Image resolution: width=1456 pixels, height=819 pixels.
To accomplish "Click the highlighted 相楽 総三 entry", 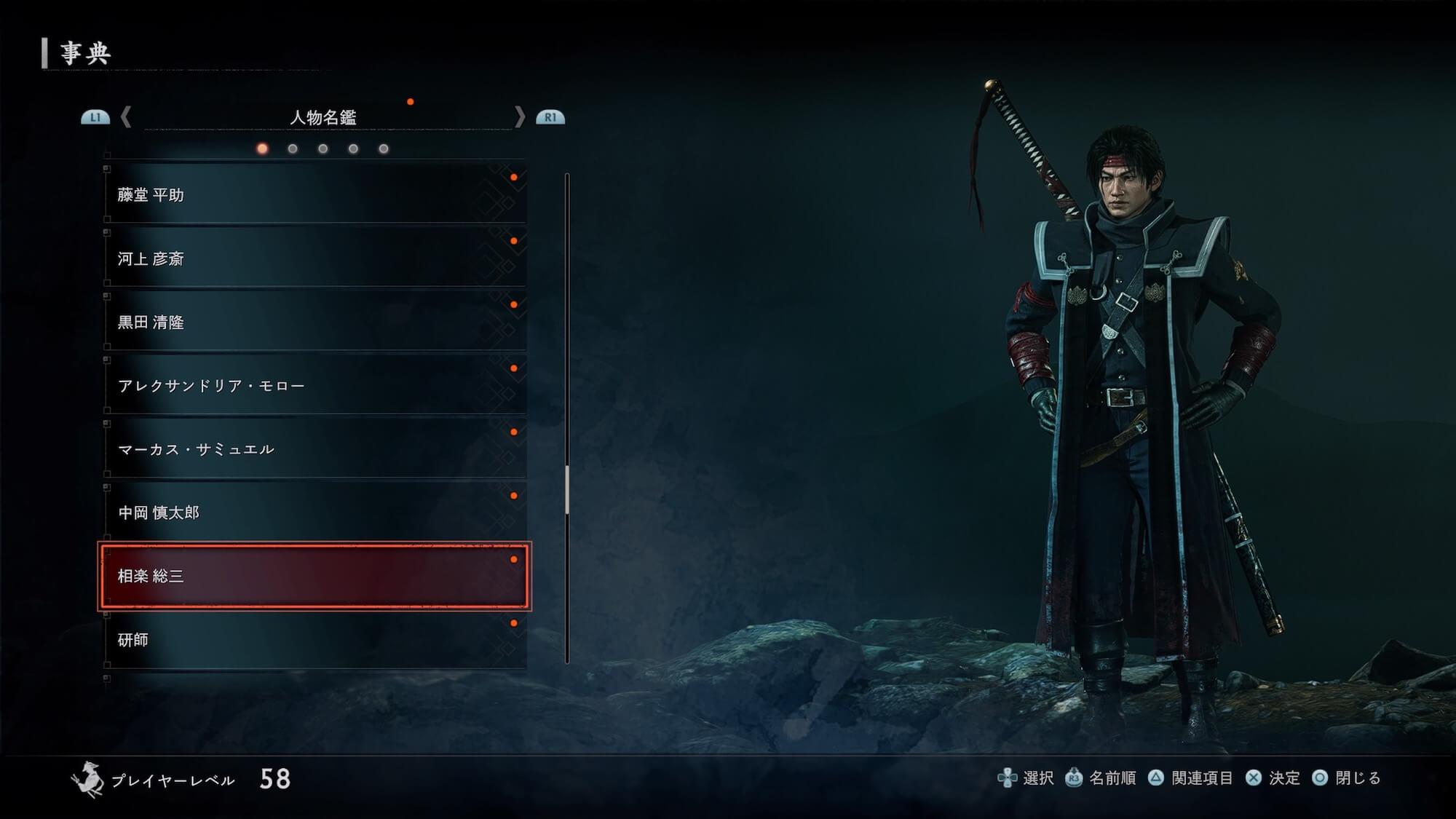I will (x=314, y=576).
